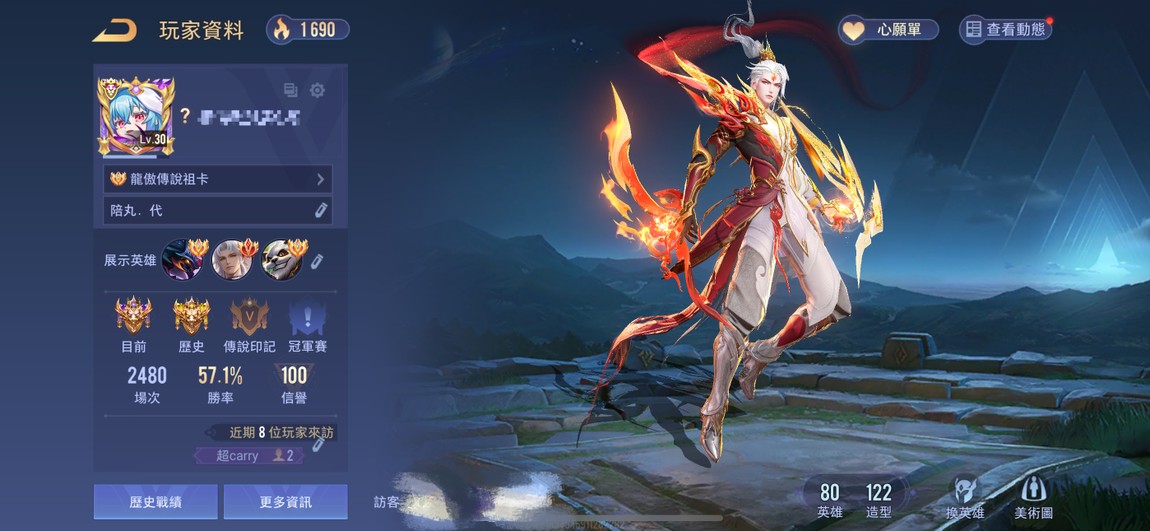The height and width of the screenshot is (531, 1150).
Task: Edit the 展示英雄 showcase heroes
Action: (x=317, y=260)
